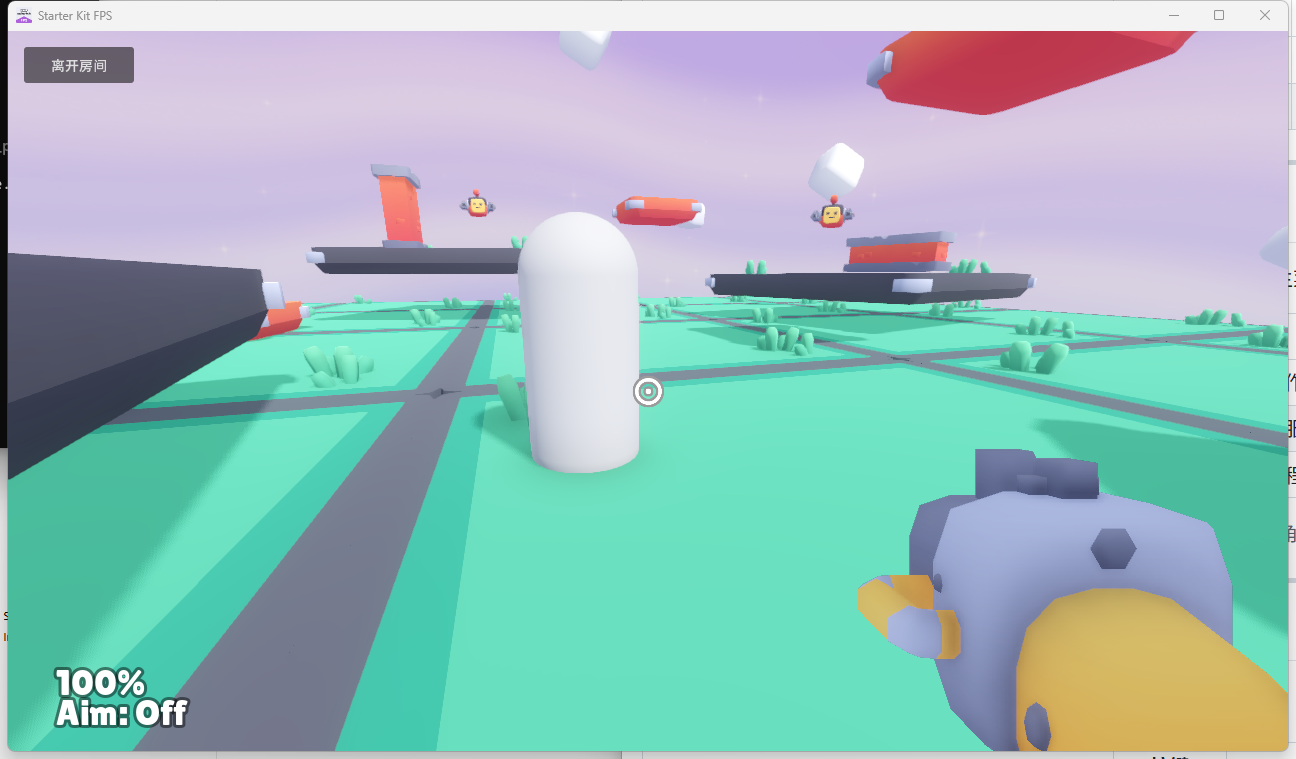Click the window maximize button
This screenshot has height=759, width=1296.
click(x=1218, y=15)
